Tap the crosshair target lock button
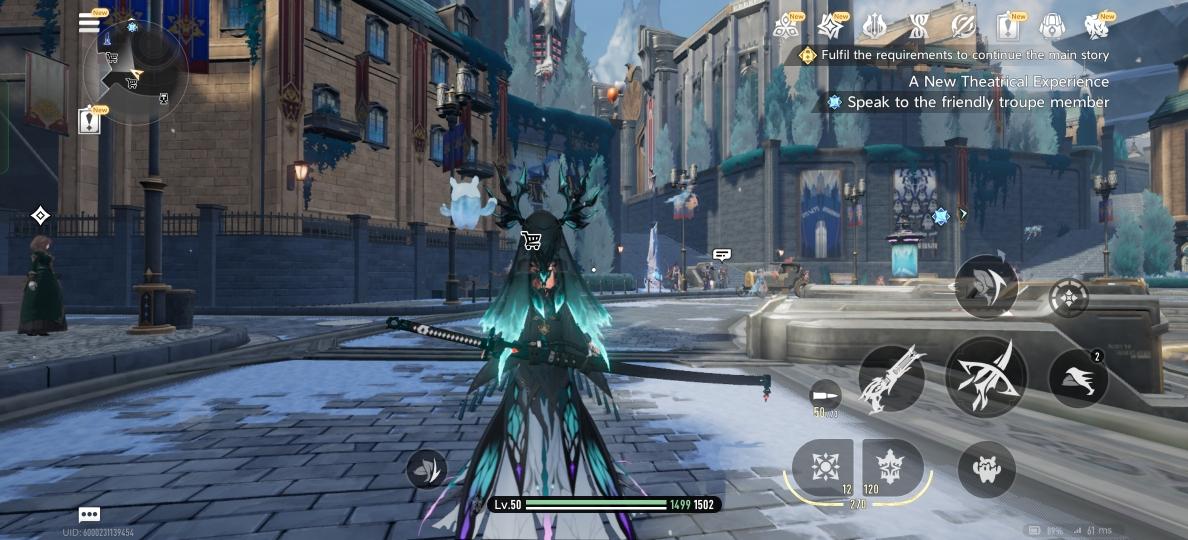The image size is (1188, 540). (x=1069, y=297)
